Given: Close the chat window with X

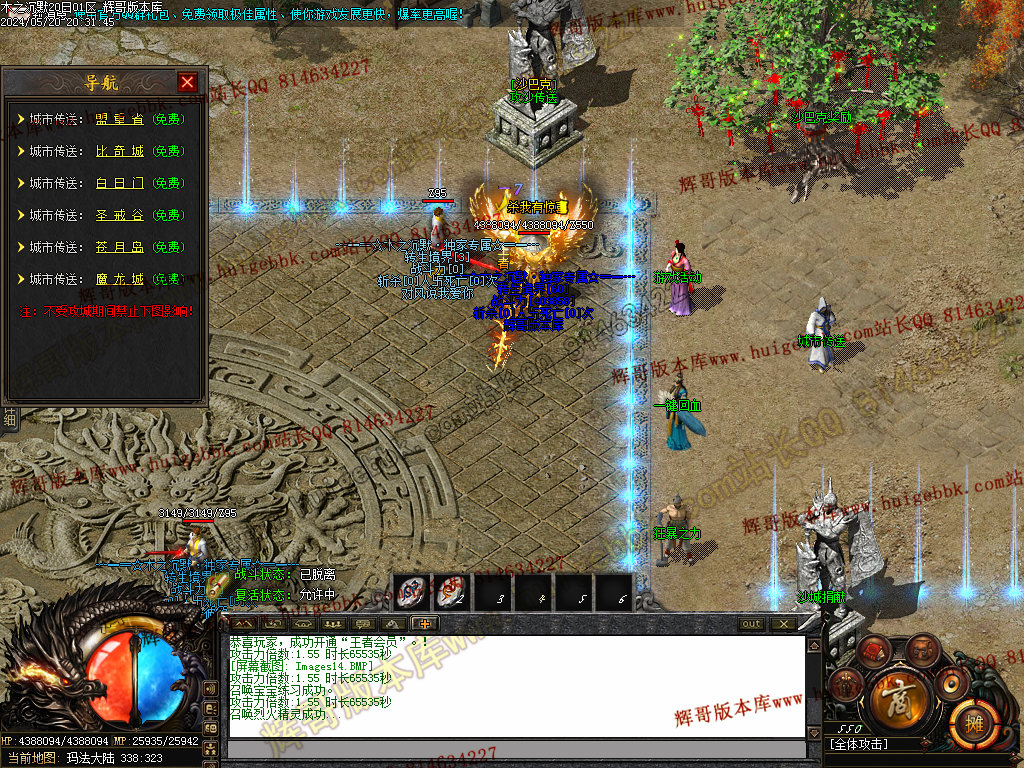Looking at the screenshot, I should pos(783,624).
